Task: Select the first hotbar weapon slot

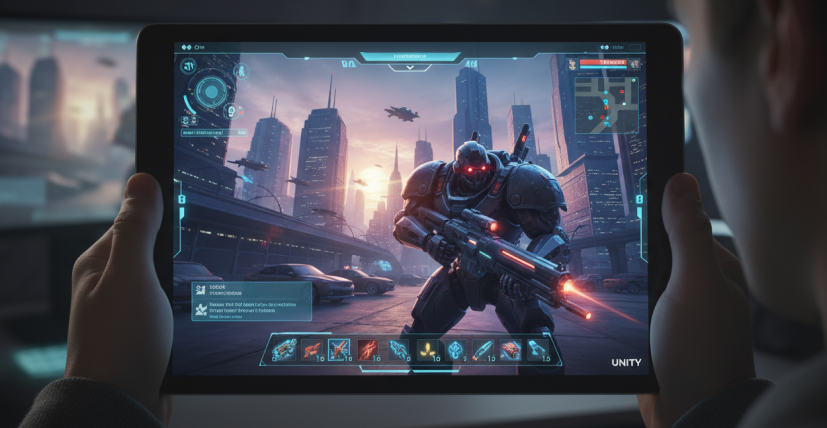Action: coord(285,349)
